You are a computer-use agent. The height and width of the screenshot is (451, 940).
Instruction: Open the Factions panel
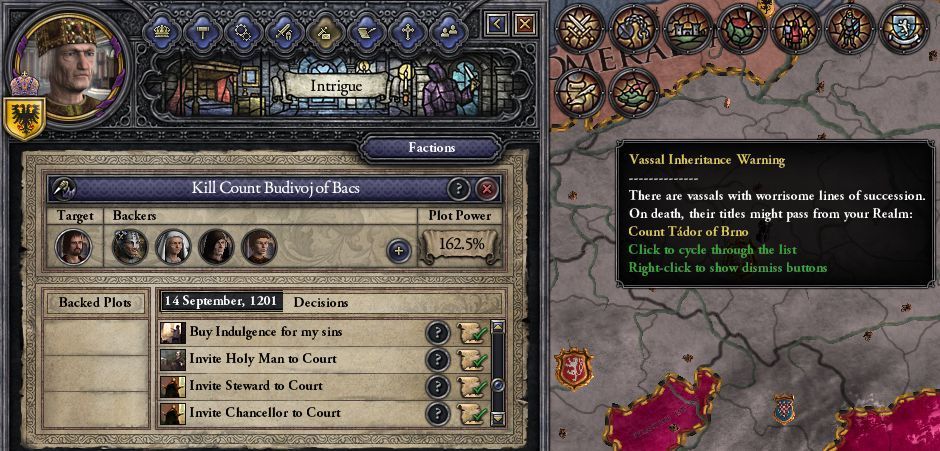tap(431, 148)
